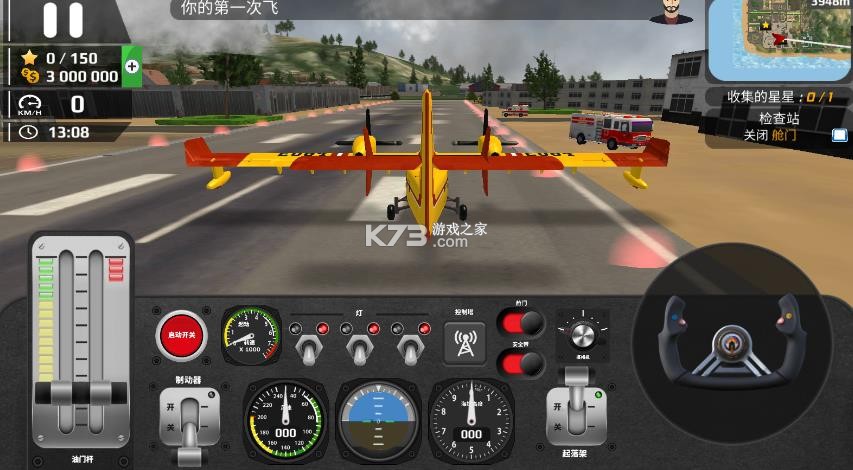Toggle the 安全带 seatbelt switch

click(x=522, y=362)
